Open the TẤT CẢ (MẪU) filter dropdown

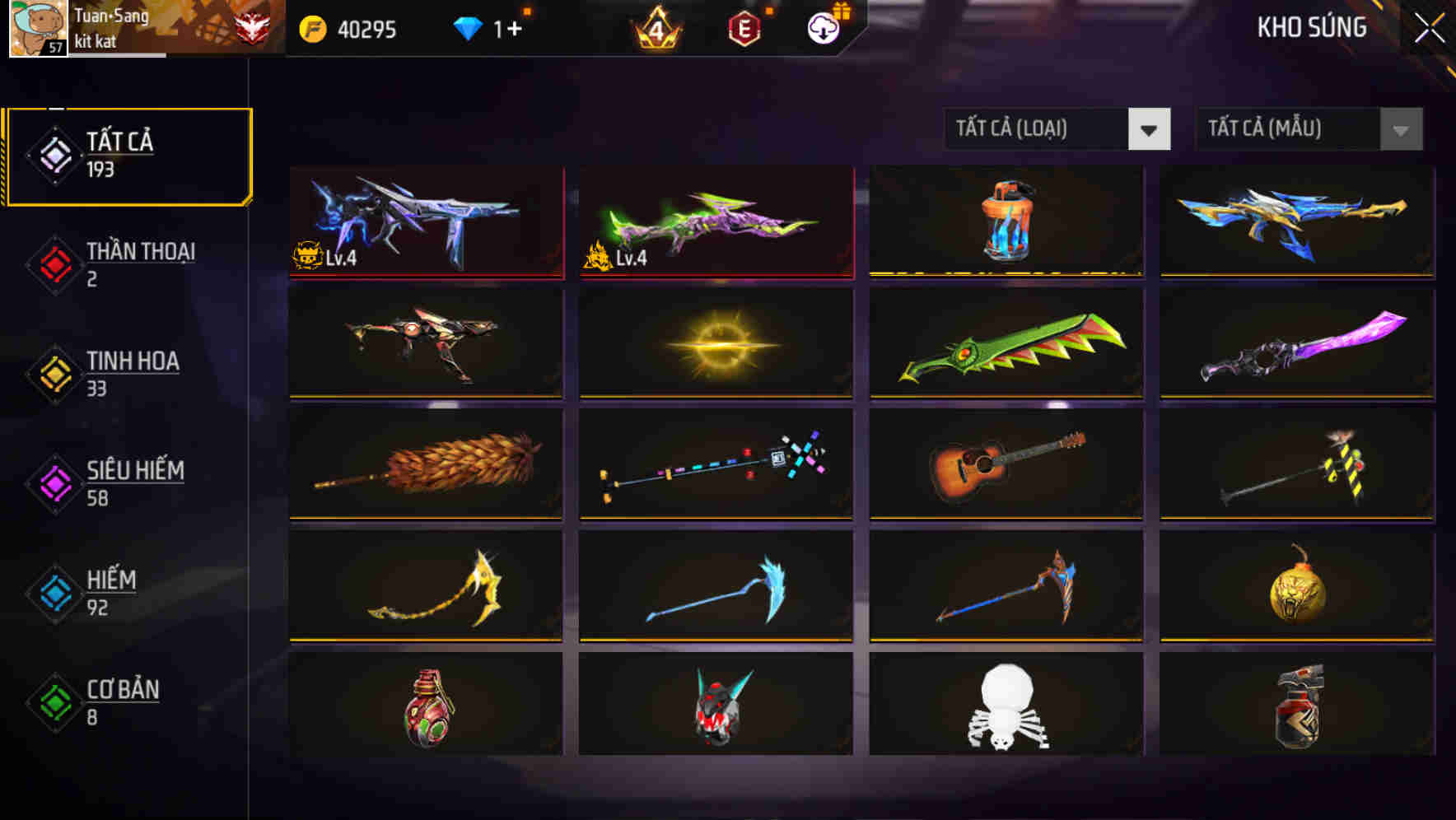(x=1308, y=129)
